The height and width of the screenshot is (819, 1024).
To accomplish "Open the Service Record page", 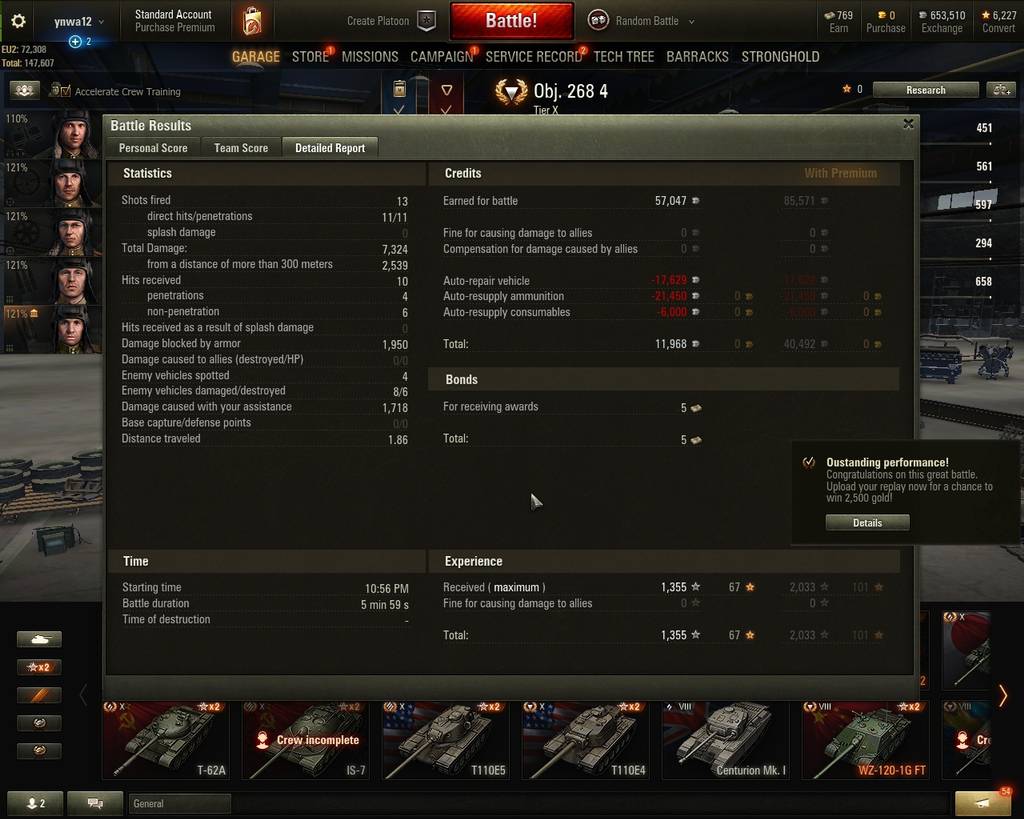I will 533,57.
